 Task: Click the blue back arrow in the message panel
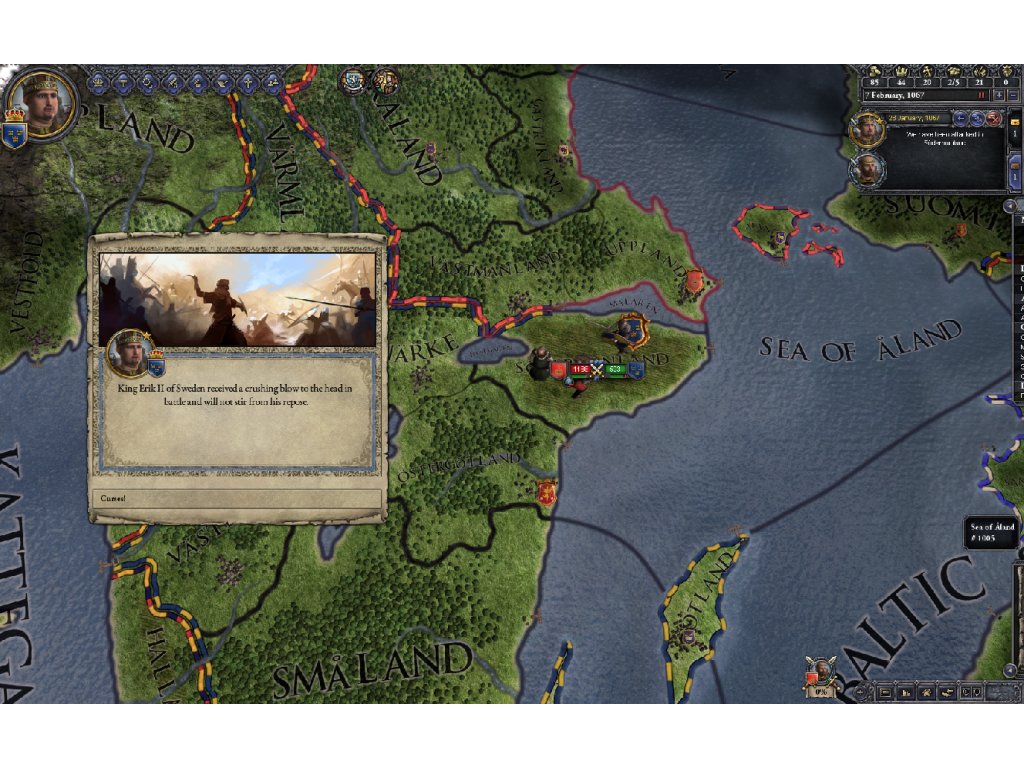pos(961,118)
